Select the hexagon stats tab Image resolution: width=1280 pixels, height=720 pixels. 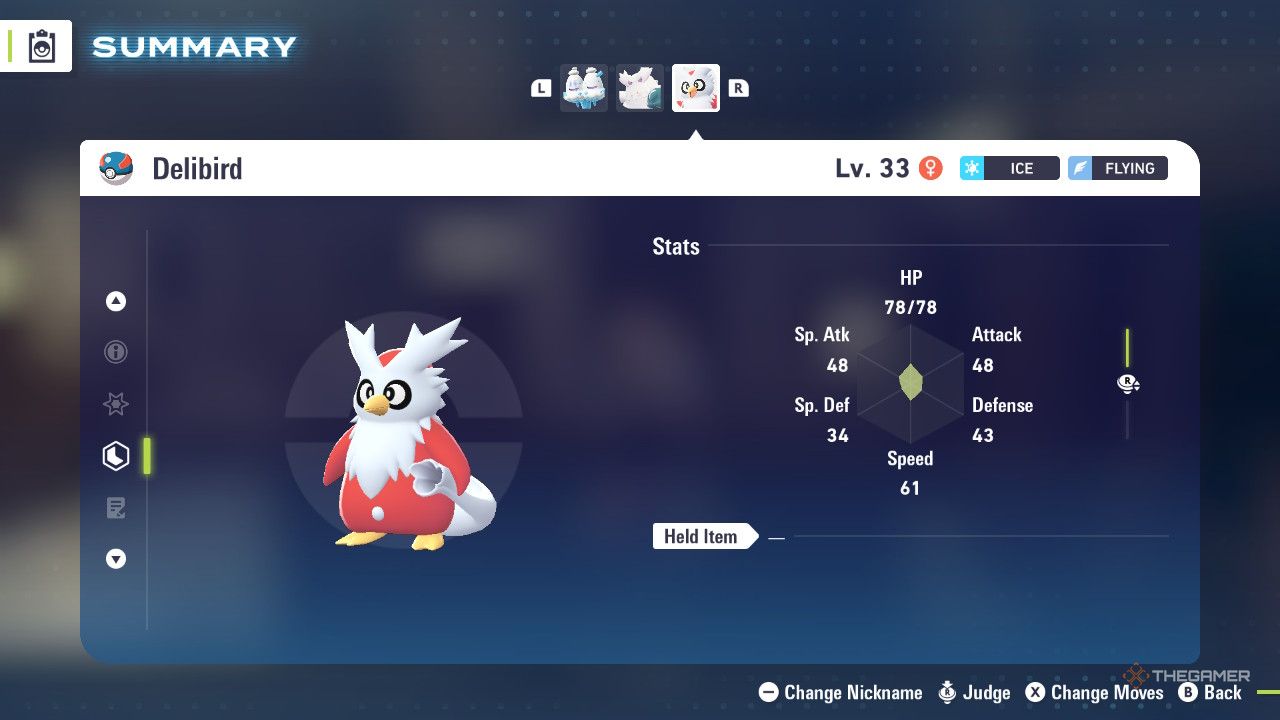(116, 456)
